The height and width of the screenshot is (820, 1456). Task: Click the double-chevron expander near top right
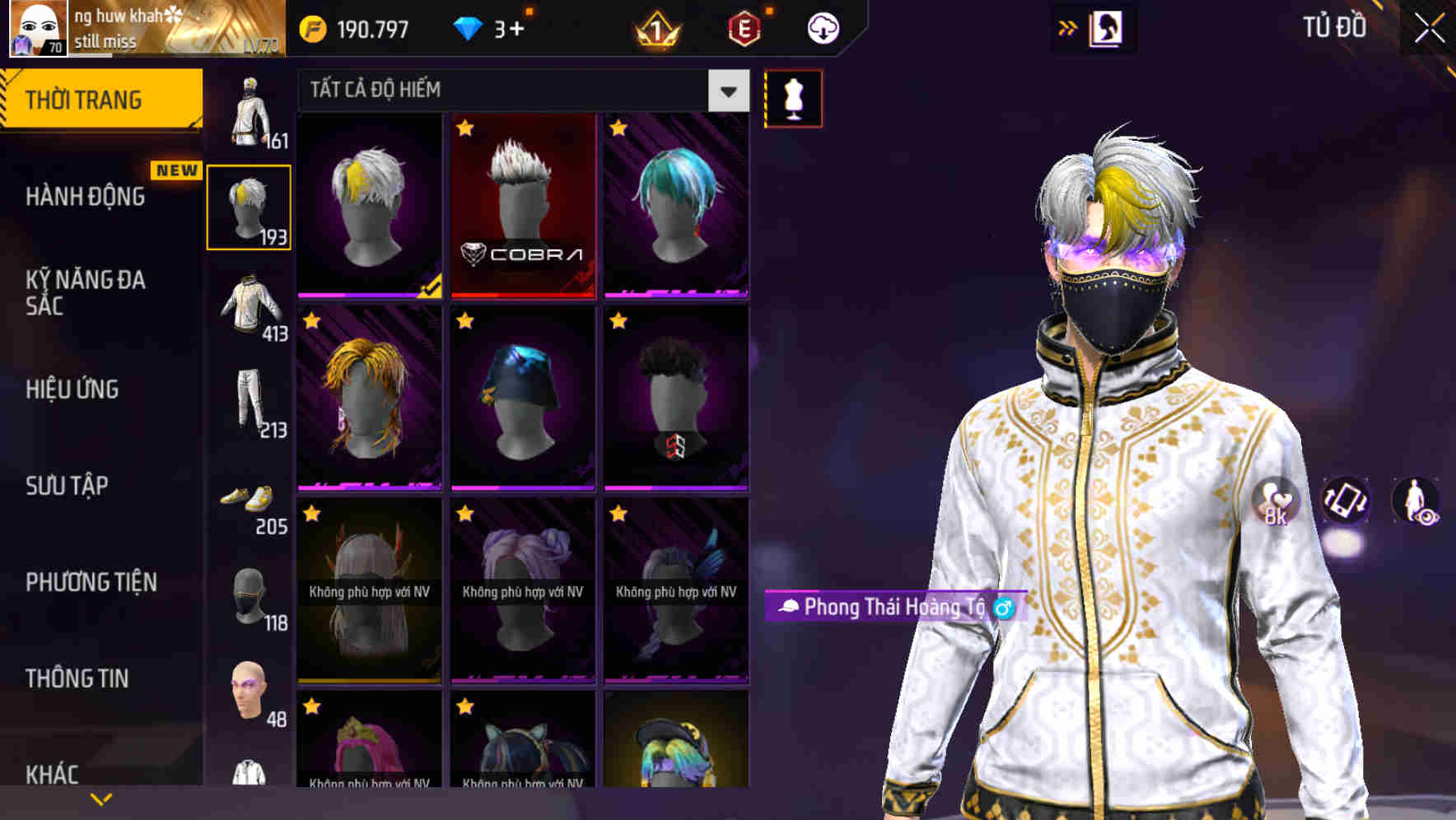point(1066,27)
